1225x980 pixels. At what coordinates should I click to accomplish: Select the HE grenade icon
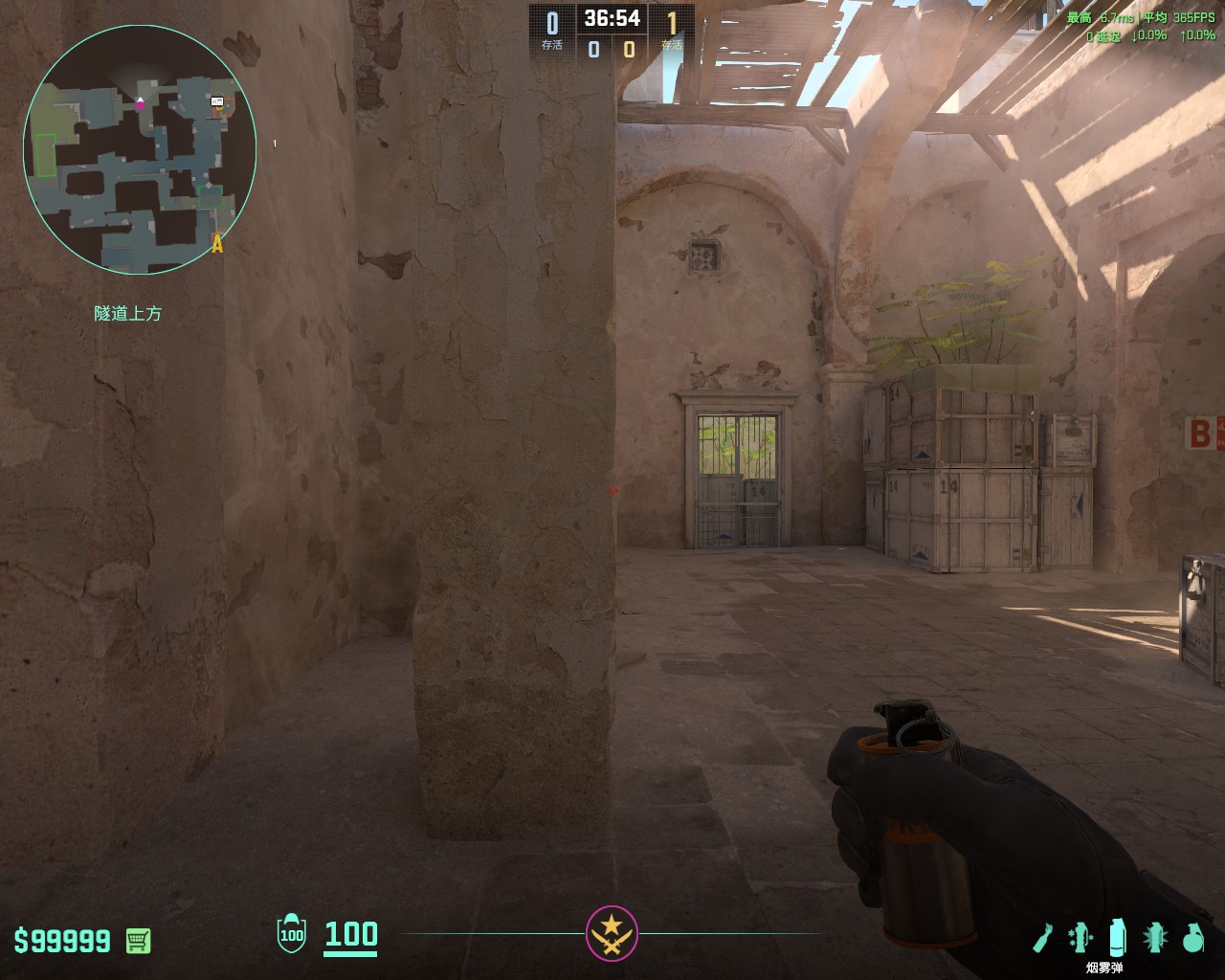pos(1192,938)
